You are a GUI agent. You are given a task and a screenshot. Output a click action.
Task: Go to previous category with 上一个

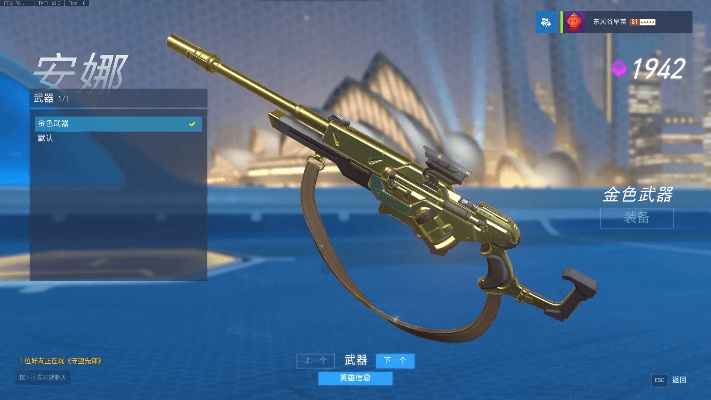click(x=313, y=360)
